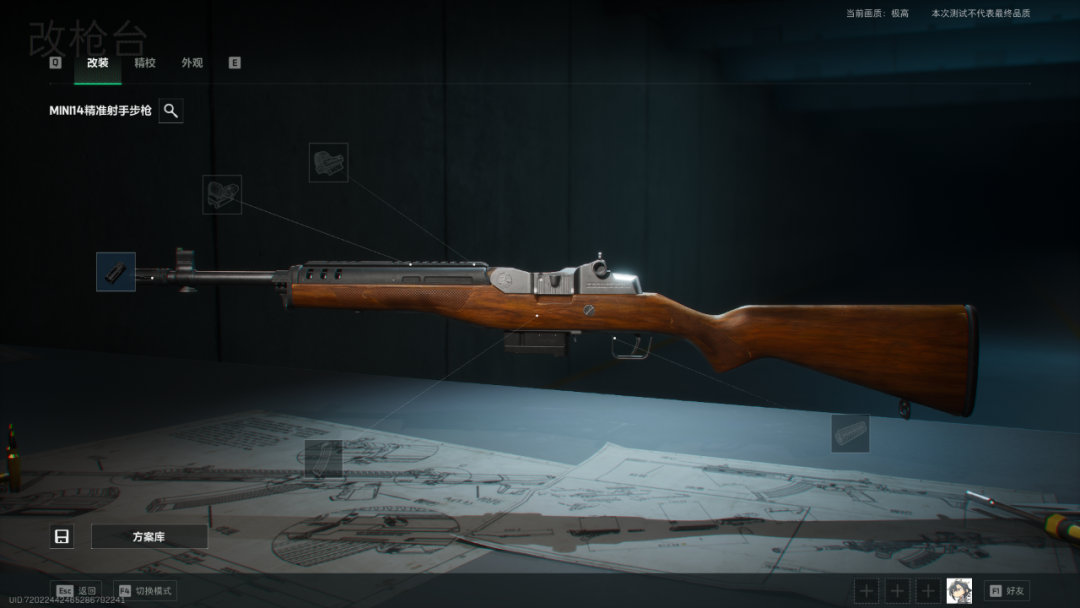The width and height of the screenshot is (1080, 608).
Task: Choose the stock attachment slot
Action: [850, 433]
